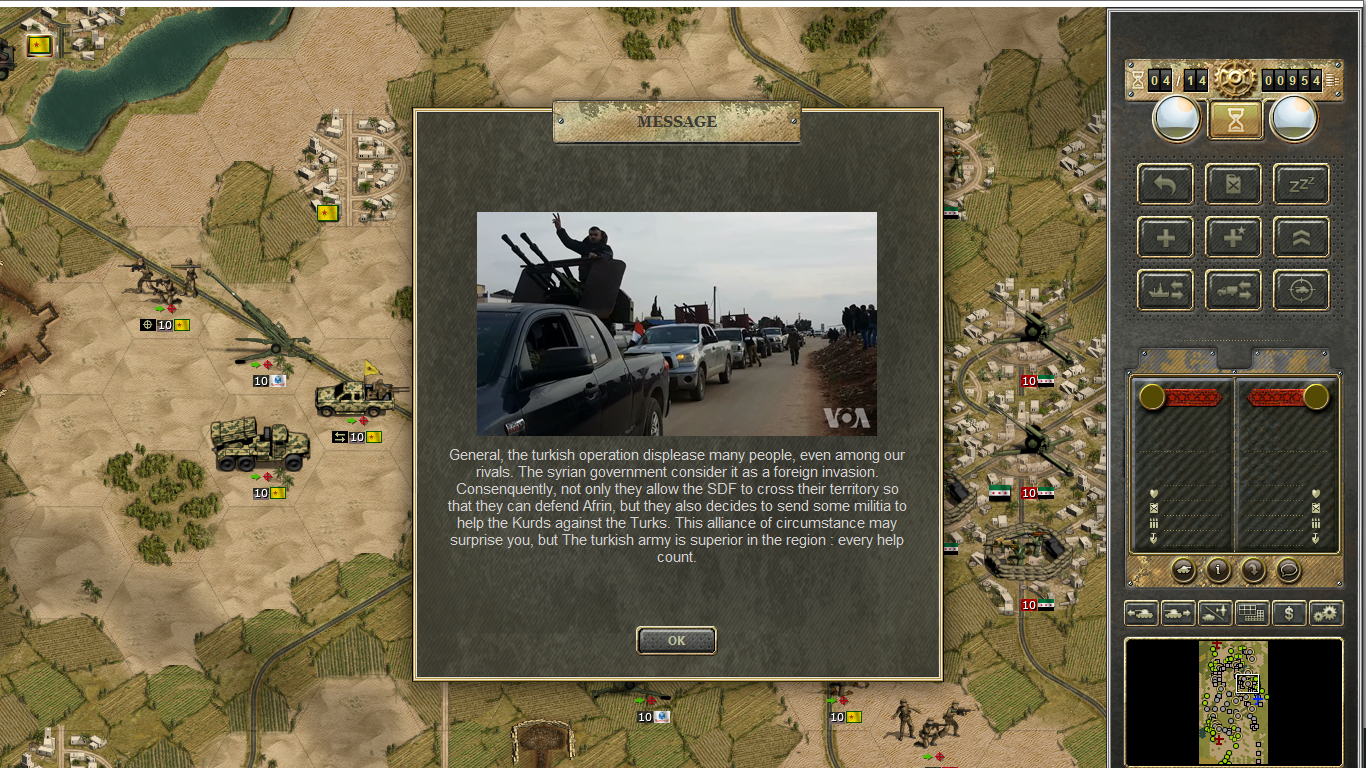The height and width of the screenshot is (768, 1366).
Task: Click the fuel canister resupply button
Action: (1233, 184)
